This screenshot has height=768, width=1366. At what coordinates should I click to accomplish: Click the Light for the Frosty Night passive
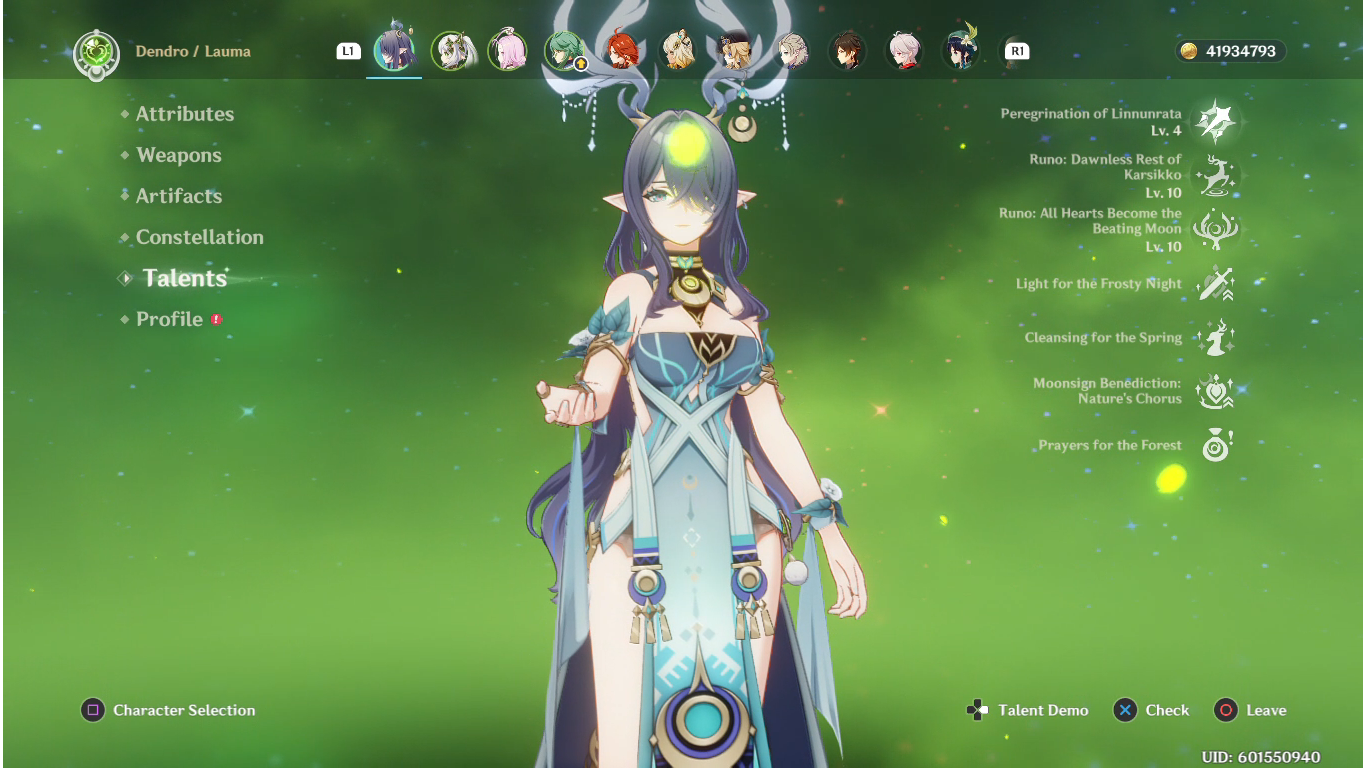pyautogui.click(x=1216, y=284)
